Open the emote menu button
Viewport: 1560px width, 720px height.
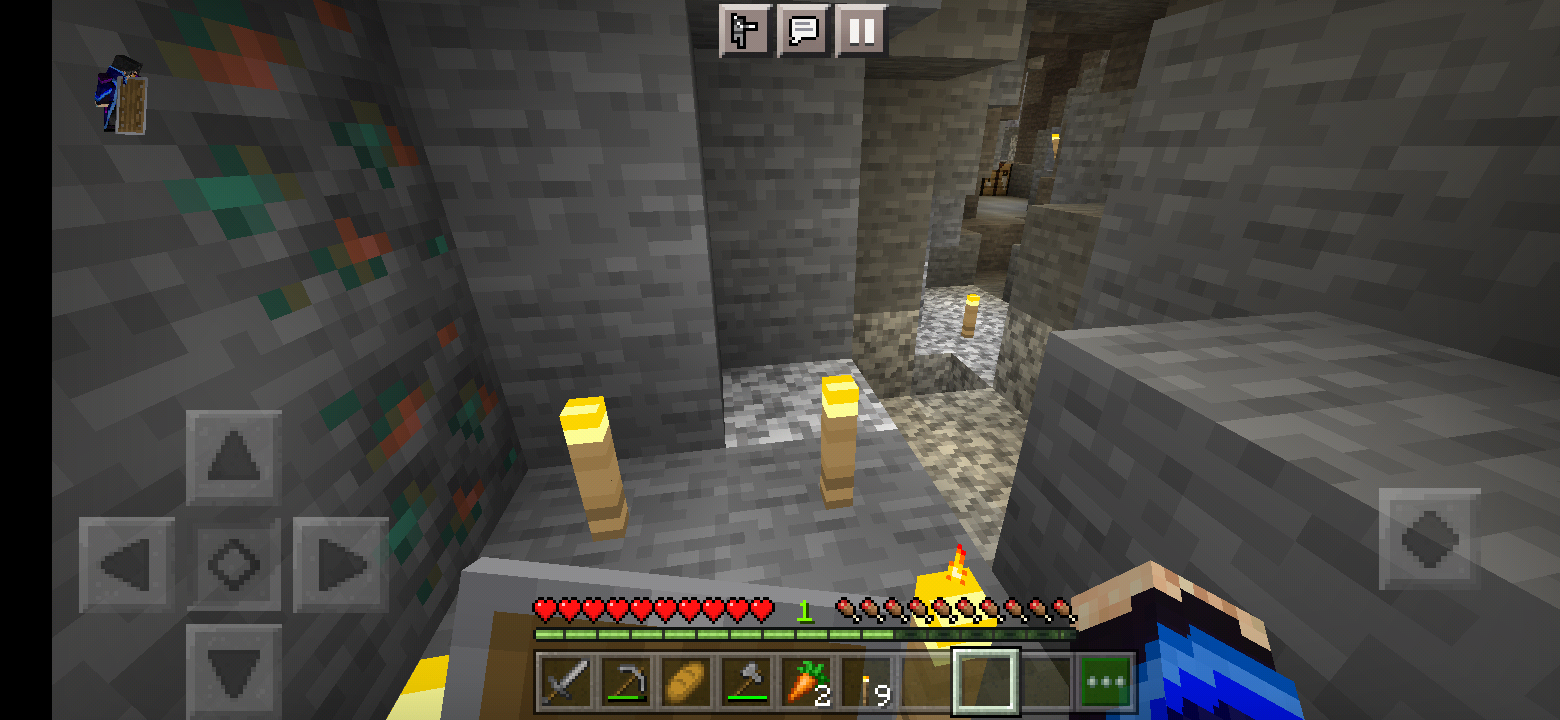point(745,30)
